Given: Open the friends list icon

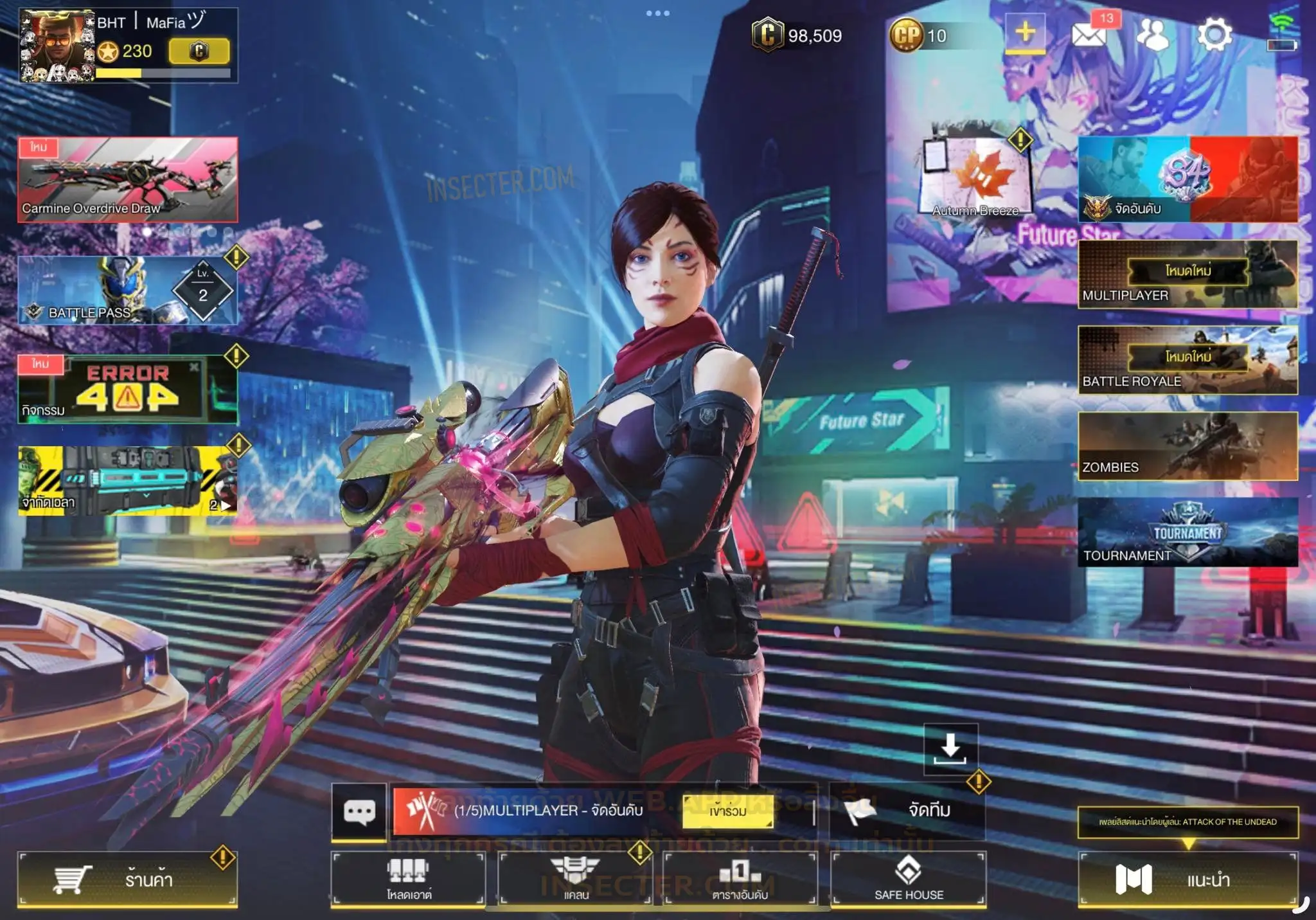Looking at the screenshot, I should (1153, 34).
